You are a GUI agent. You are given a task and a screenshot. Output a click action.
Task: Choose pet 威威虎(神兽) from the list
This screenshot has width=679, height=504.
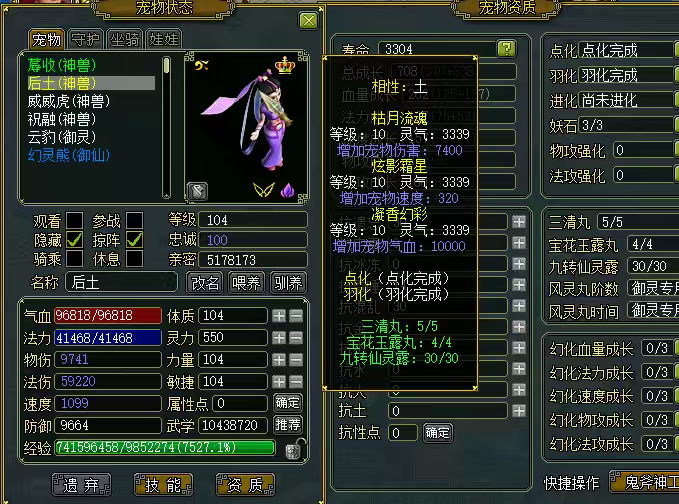pos(69,101)
